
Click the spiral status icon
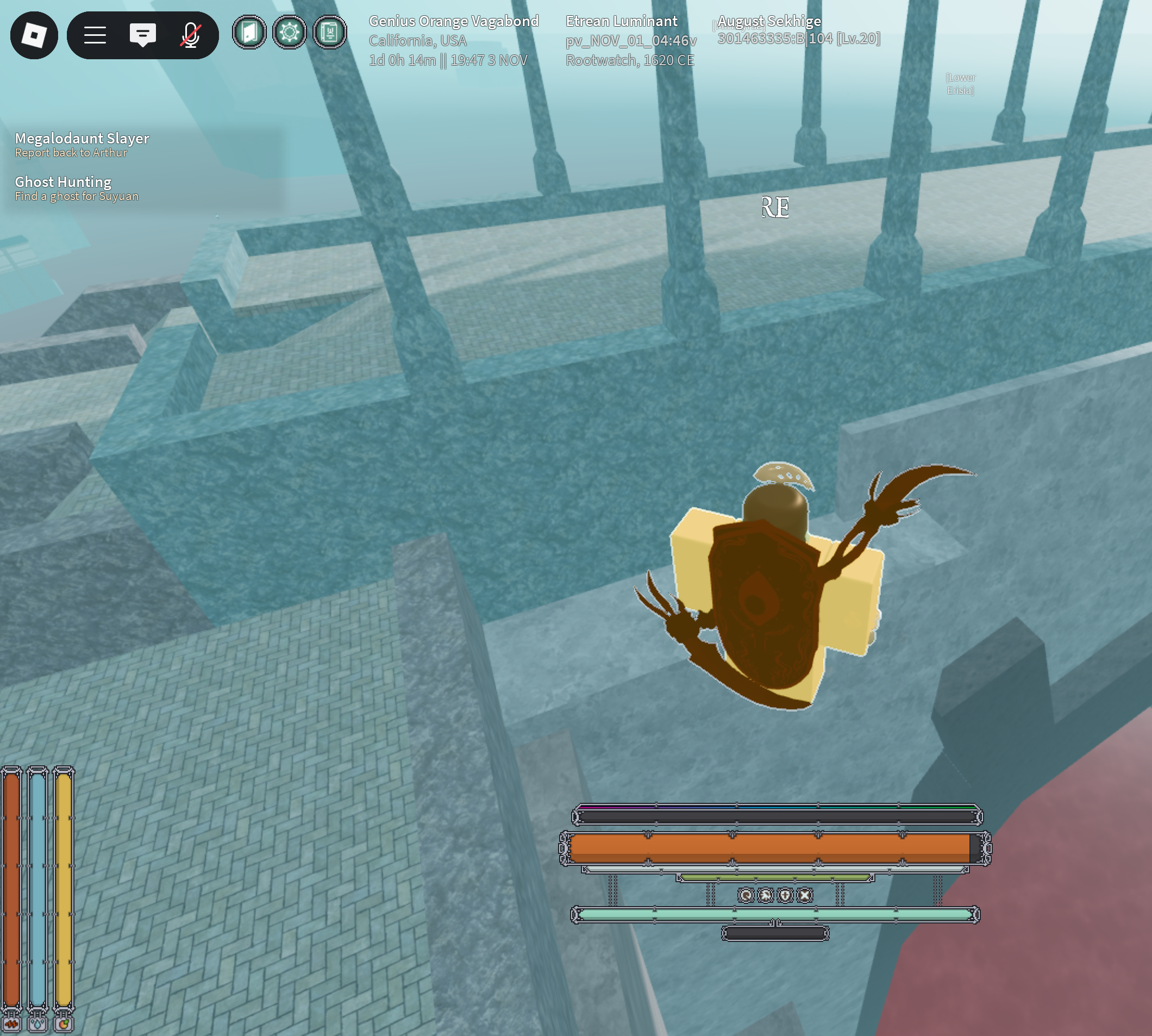coord(746,895)
